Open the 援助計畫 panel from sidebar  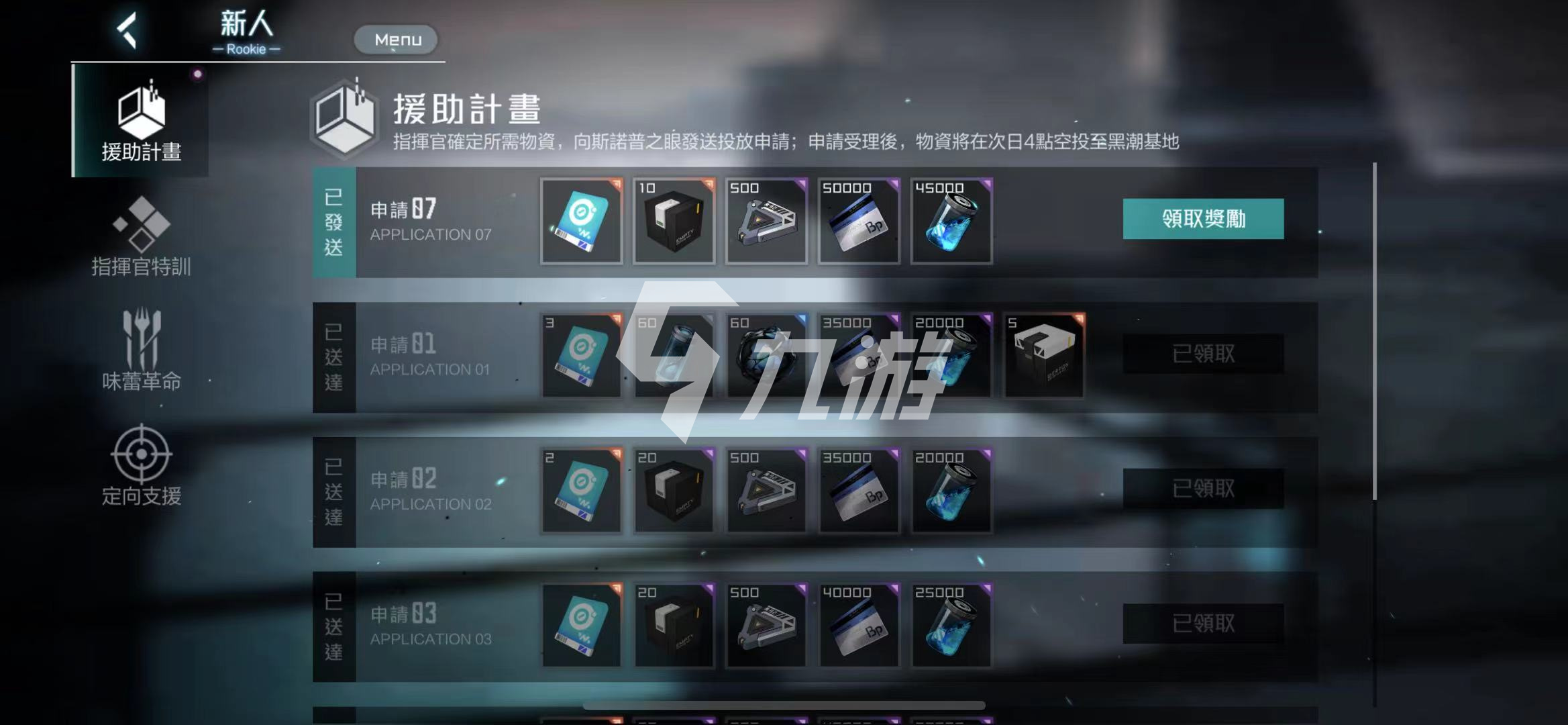(x=140, y=121)
